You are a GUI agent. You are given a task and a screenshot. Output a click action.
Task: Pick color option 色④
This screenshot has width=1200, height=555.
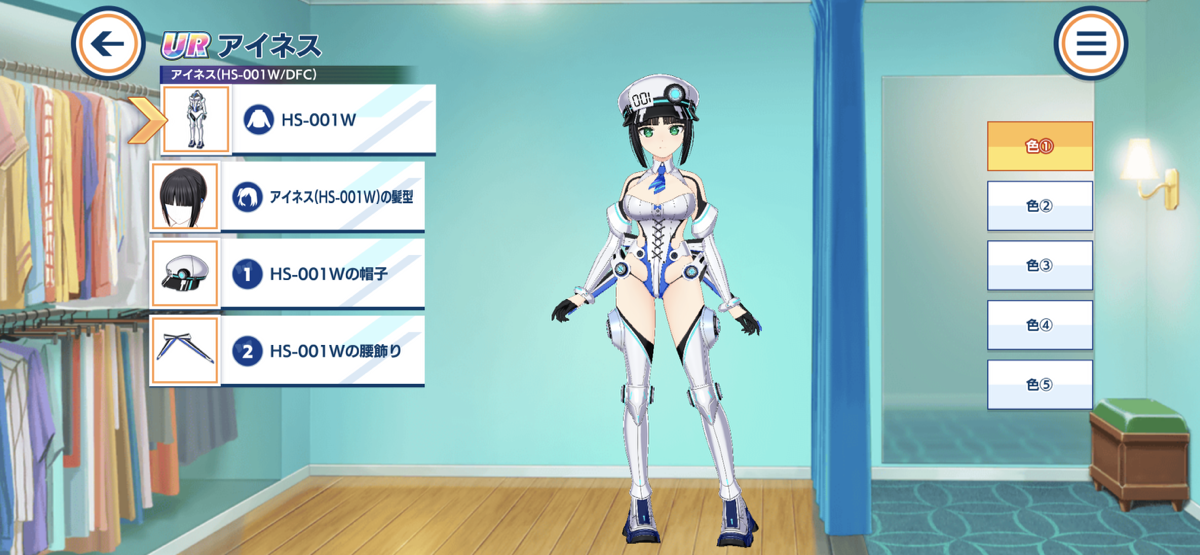click(1040, 325)
